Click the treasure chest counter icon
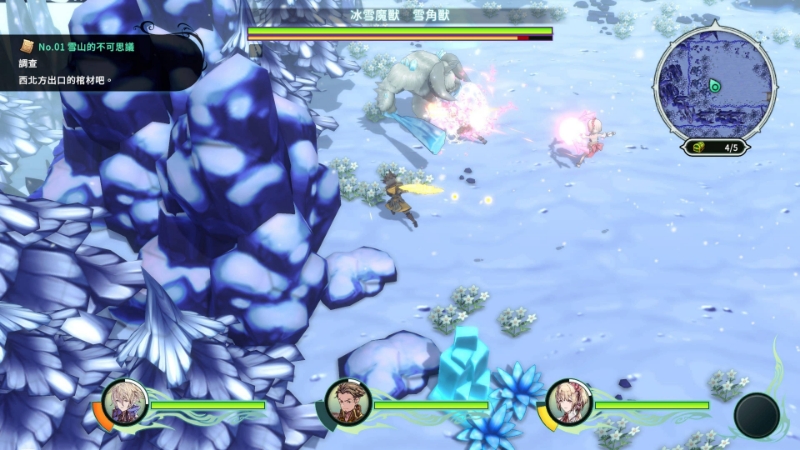Image resolution: width=800 pixels, height=450 pixels. coord(699,148)
